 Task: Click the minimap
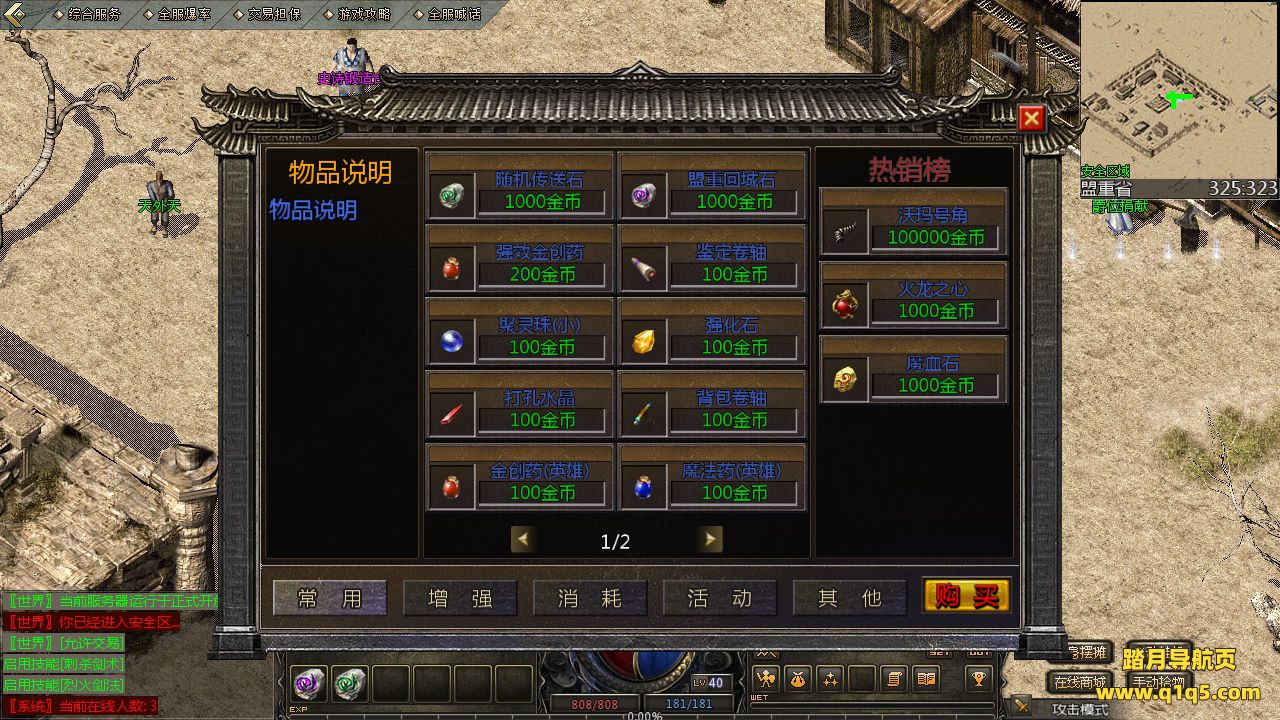[1178, 90]
